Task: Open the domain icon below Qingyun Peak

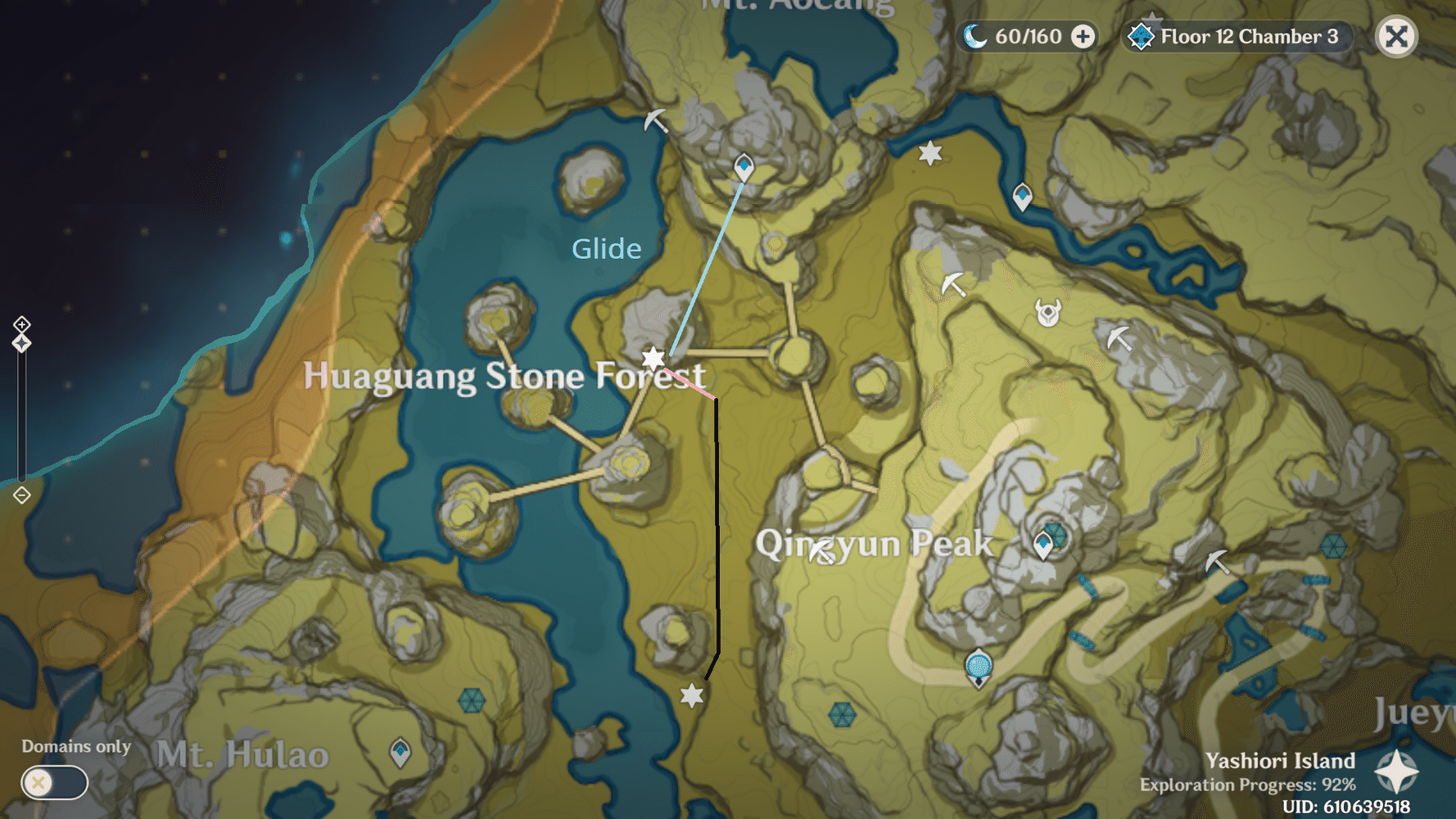Action: [977, 667]
